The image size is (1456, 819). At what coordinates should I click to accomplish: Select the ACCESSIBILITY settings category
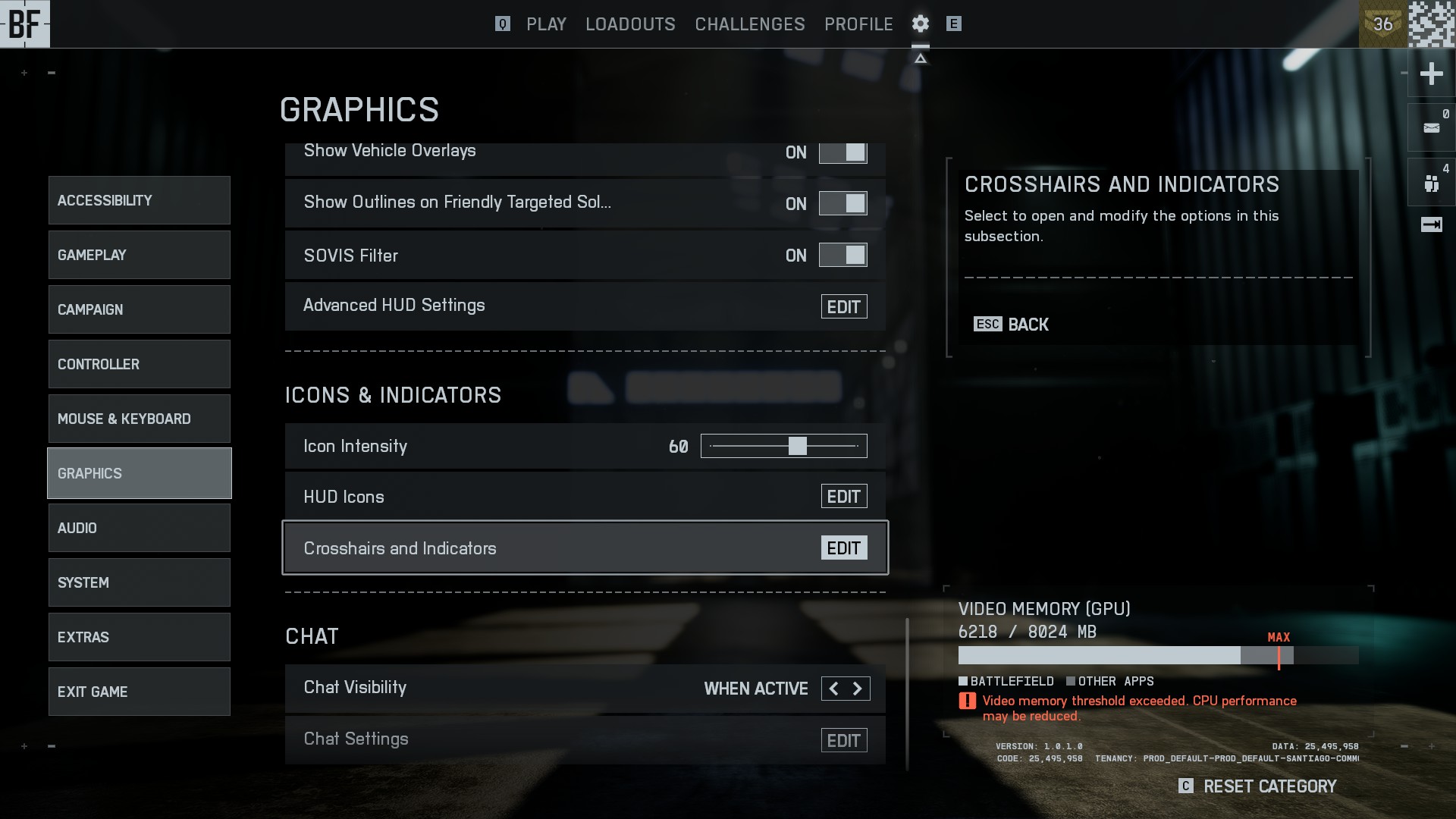click(140, 200)
